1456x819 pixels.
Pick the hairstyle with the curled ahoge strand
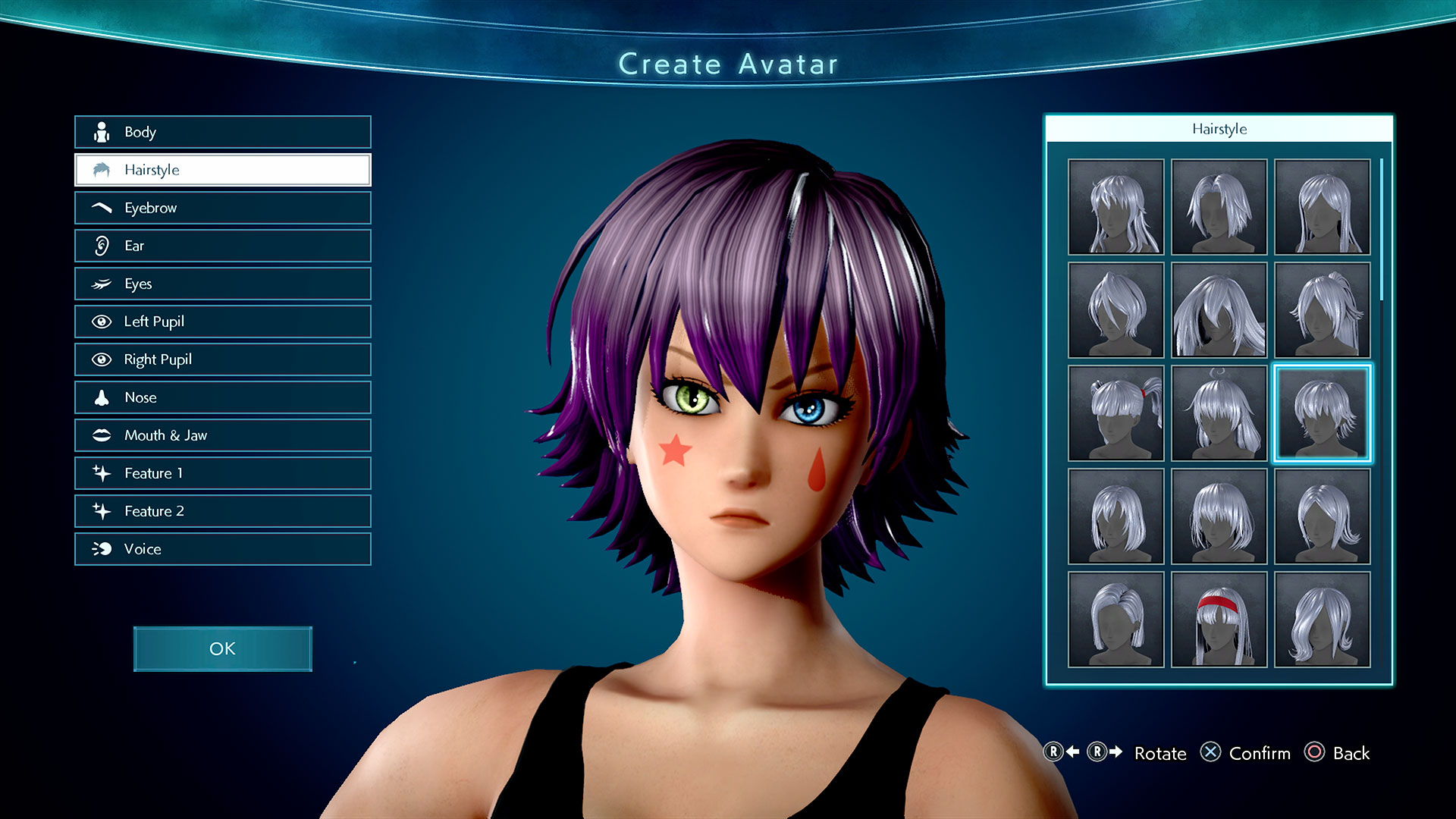click(x=1219, y=413)
